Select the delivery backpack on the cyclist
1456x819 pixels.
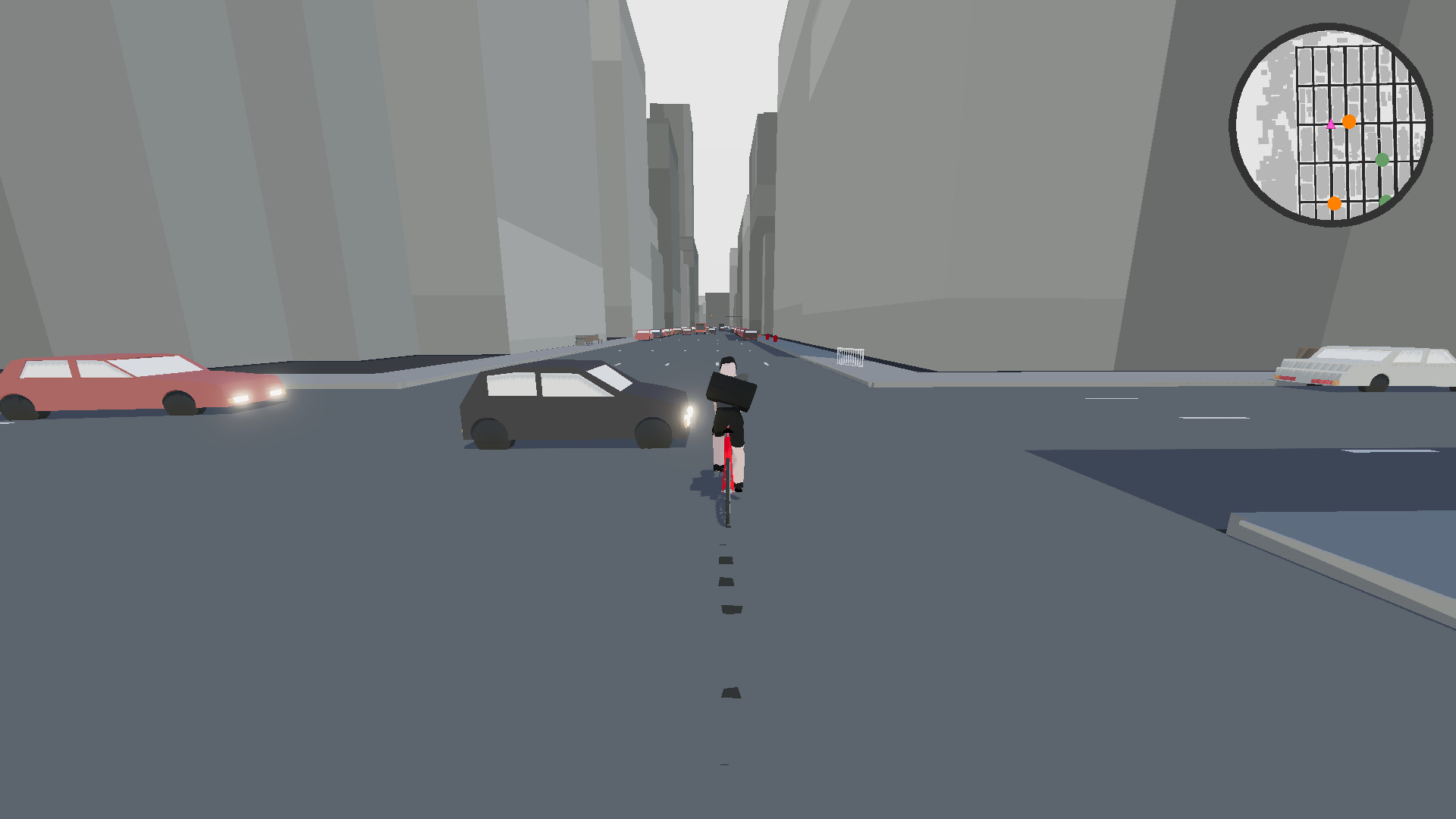click(x=732, y=391)
